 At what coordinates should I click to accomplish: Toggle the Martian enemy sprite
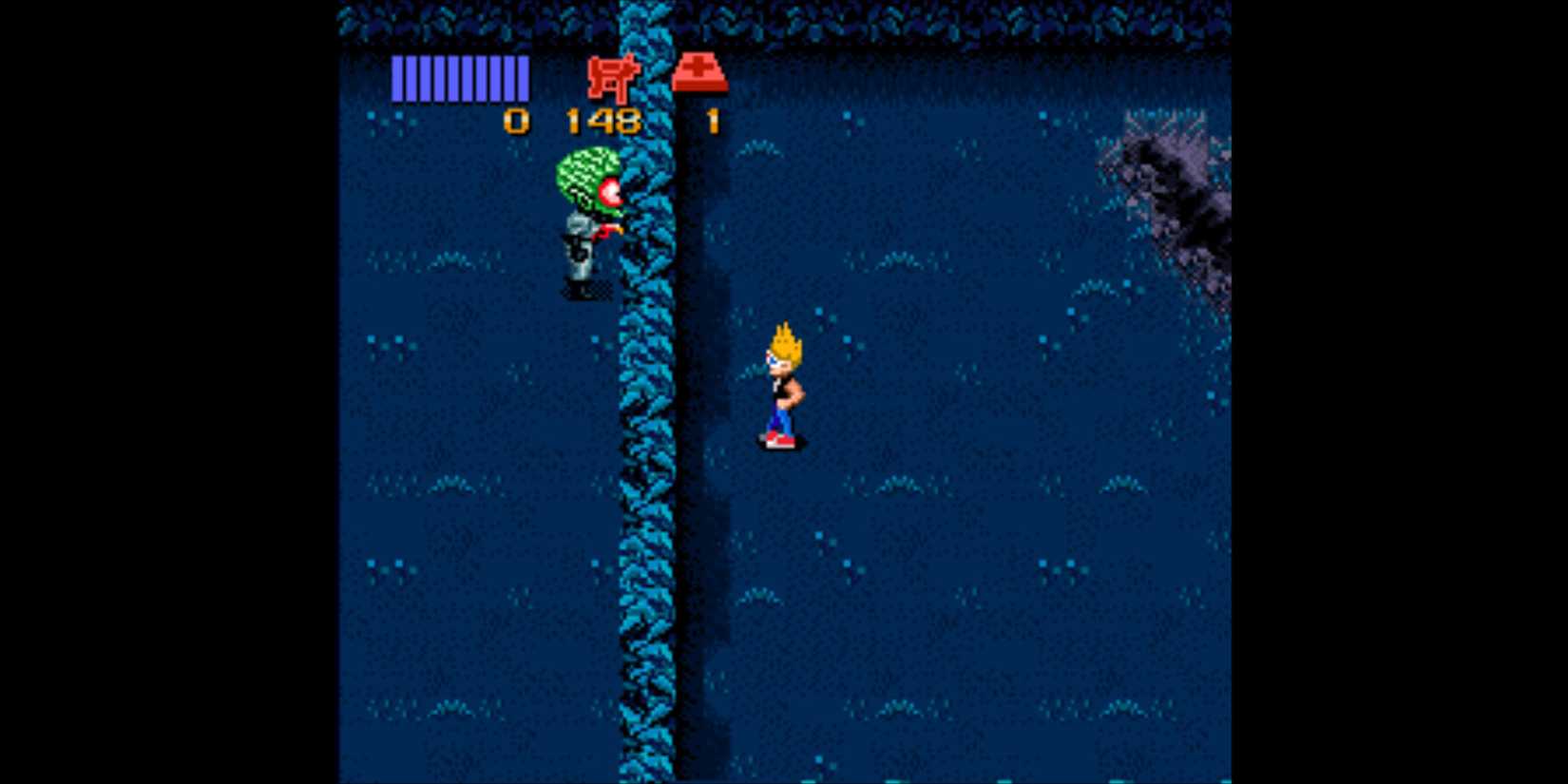coord(584,223)
